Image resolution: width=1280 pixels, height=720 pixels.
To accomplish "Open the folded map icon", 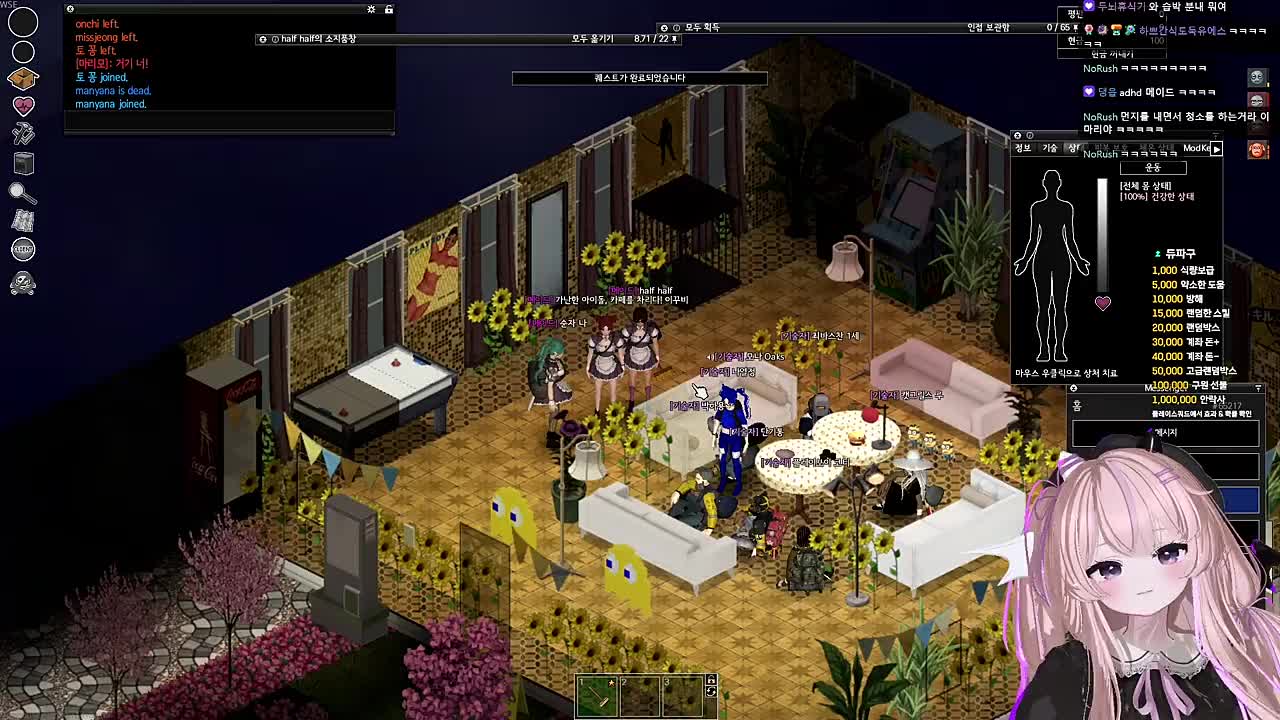I will tap(23, 221).
